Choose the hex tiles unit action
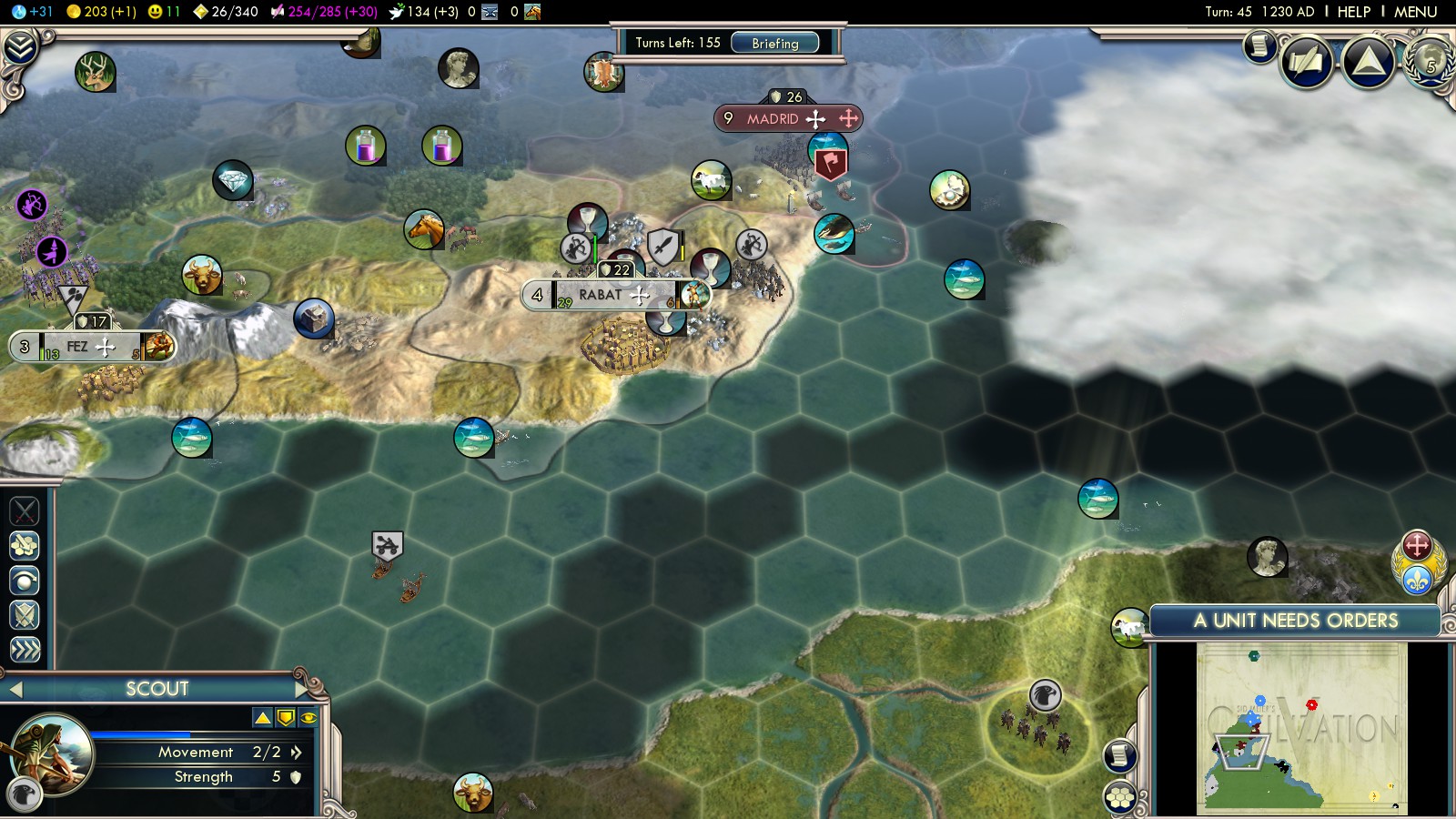Screen dimensions: 1456x819 pos(25,545)
